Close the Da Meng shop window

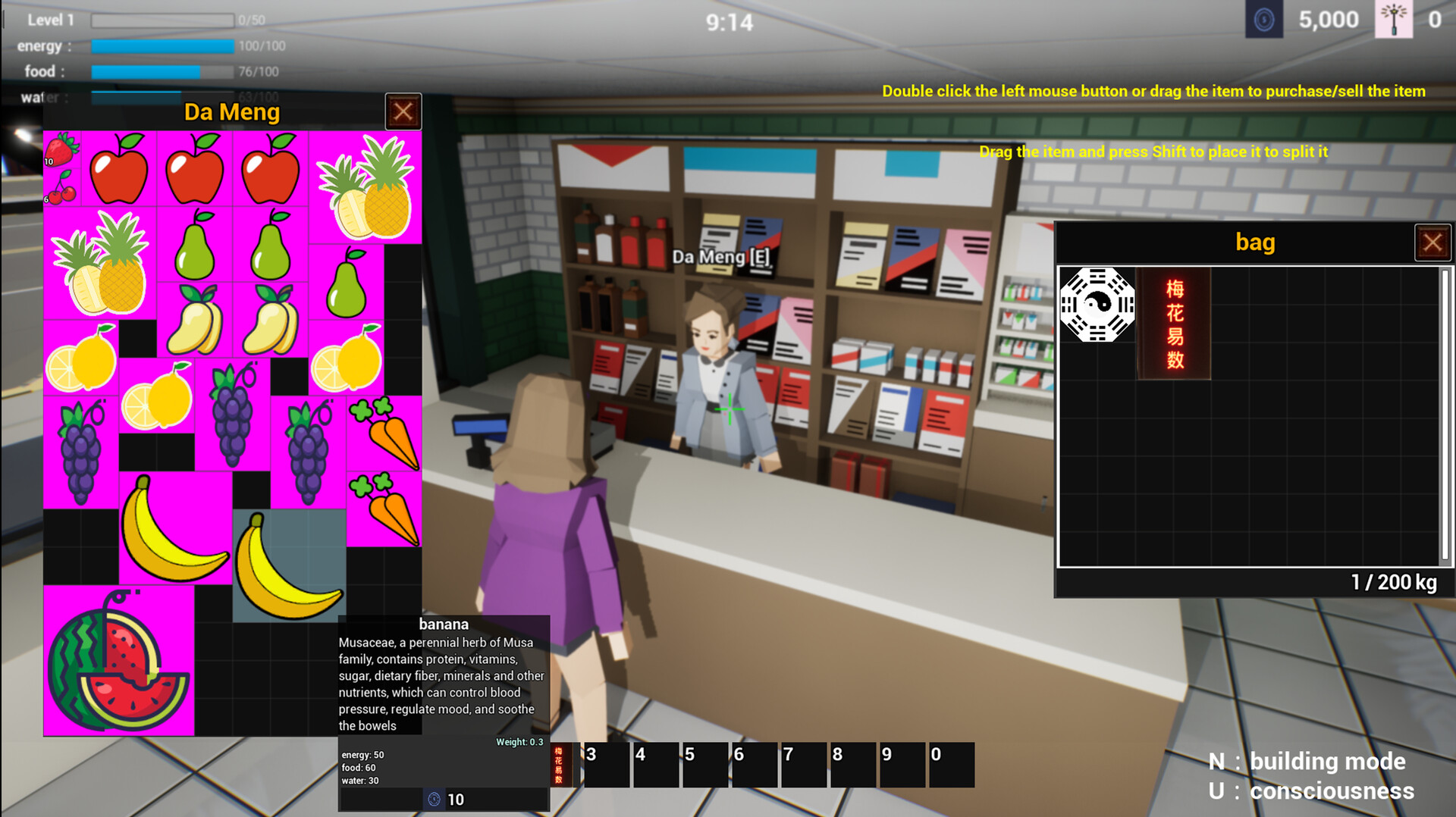pos(403,111)
